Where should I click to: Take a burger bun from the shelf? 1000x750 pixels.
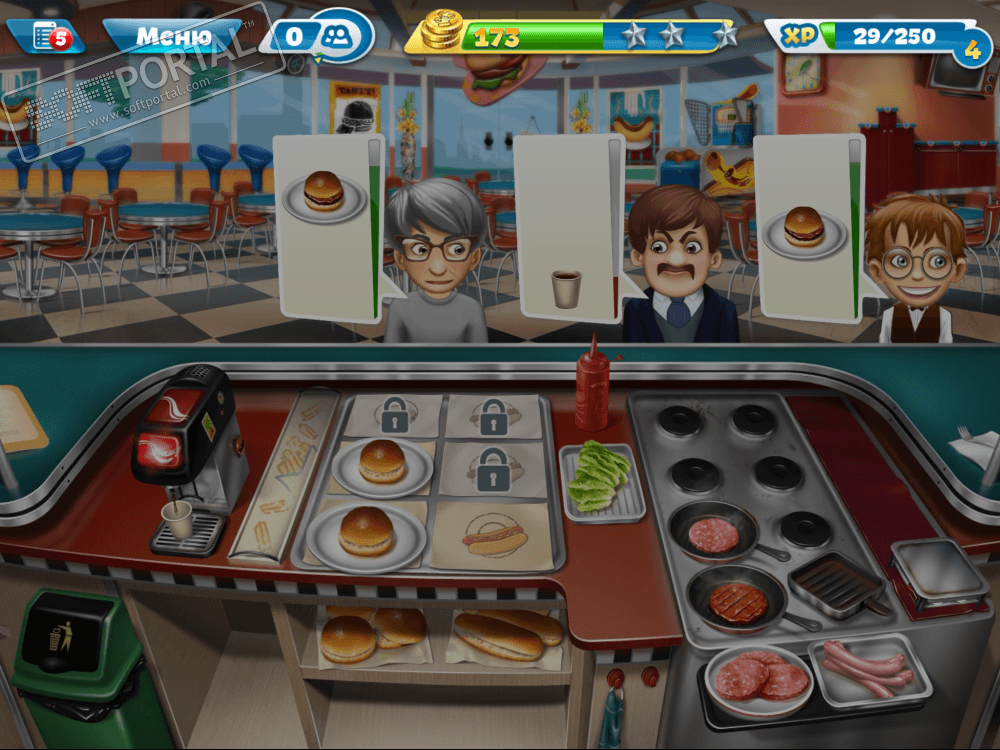(349, 637)
